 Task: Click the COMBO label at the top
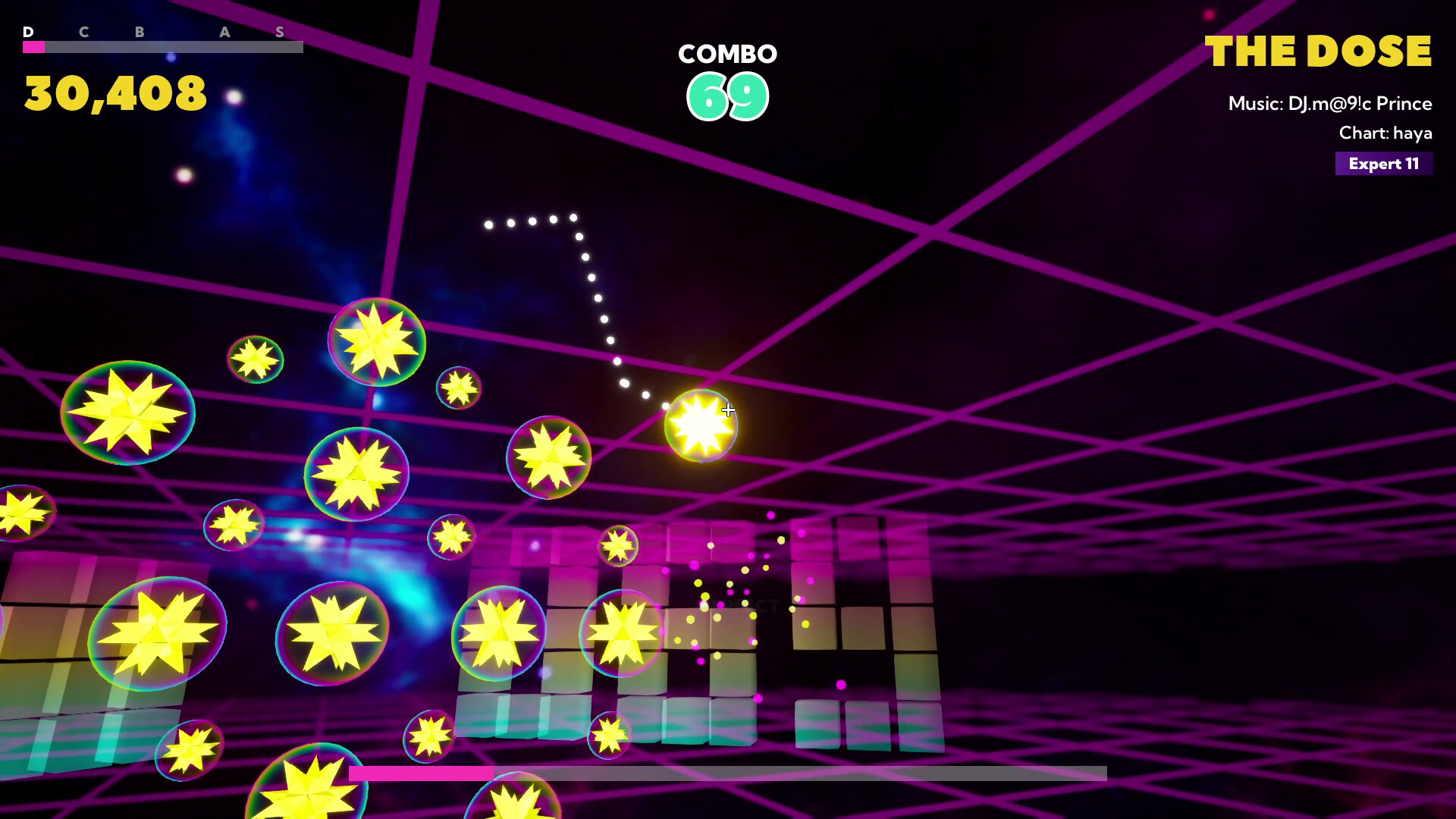[726, 54]
